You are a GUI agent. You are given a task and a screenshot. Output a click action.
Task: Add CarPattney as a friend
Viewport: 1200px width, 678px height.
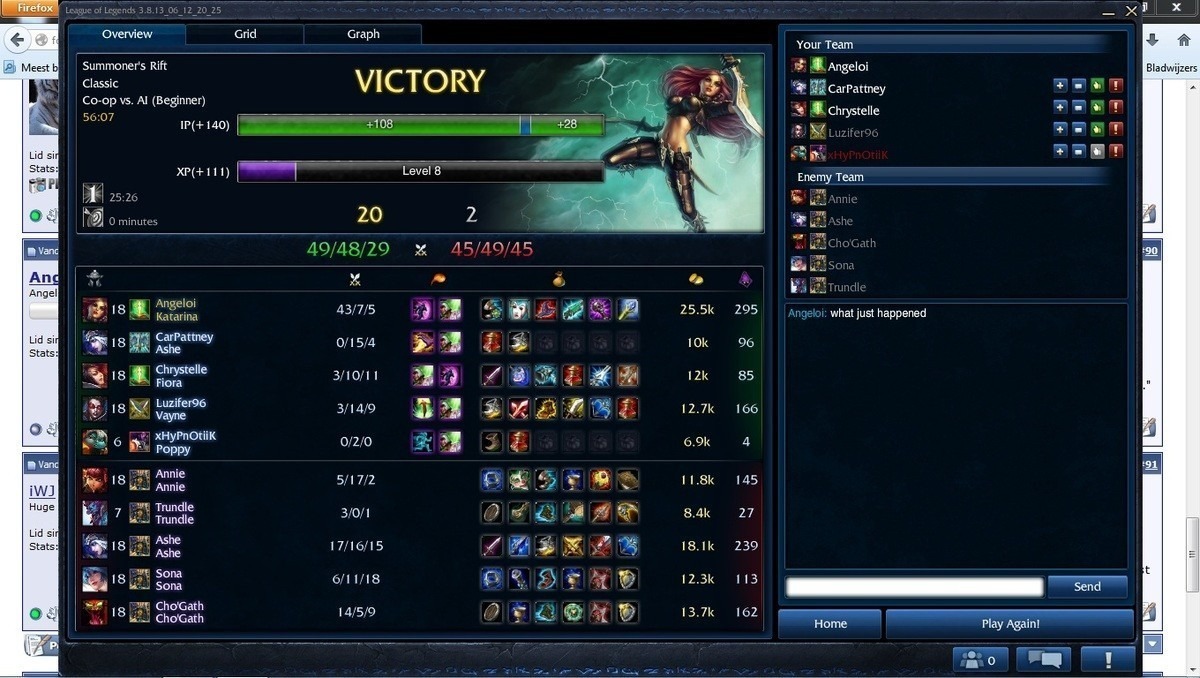coord(1060,86)
